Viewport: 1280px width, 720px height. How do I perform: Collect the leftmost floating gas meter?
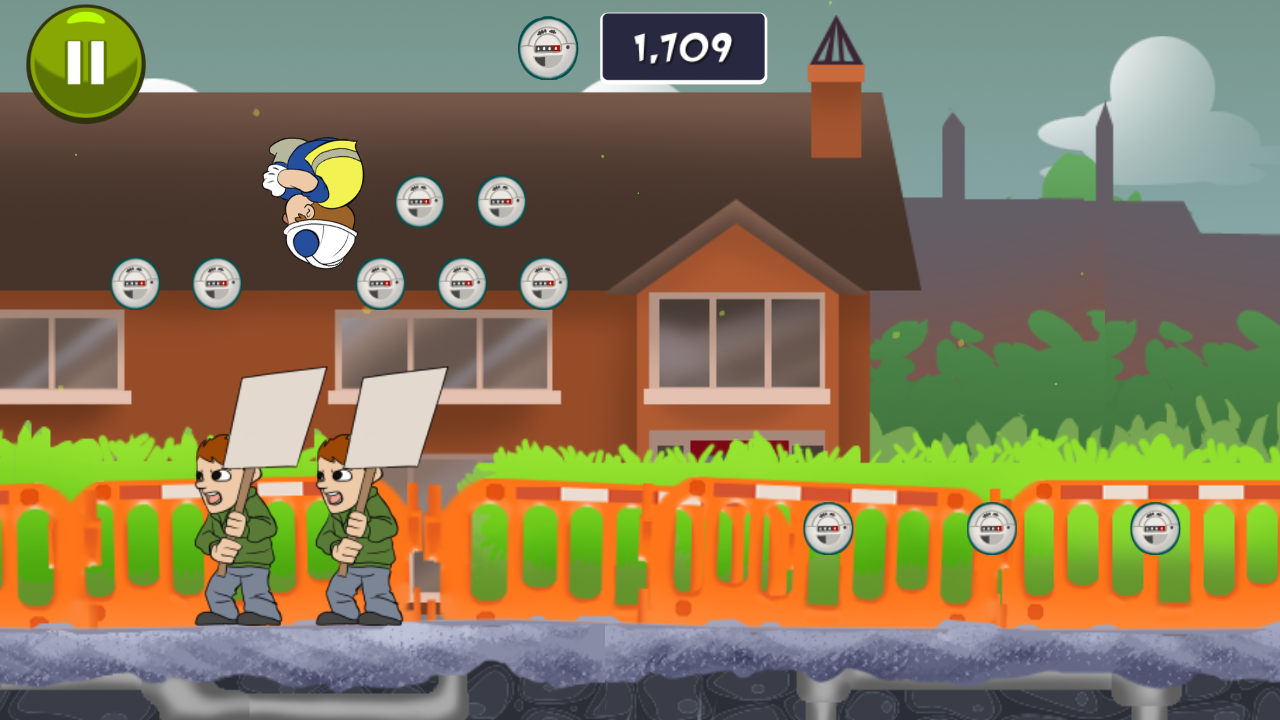tap(135, 283)
